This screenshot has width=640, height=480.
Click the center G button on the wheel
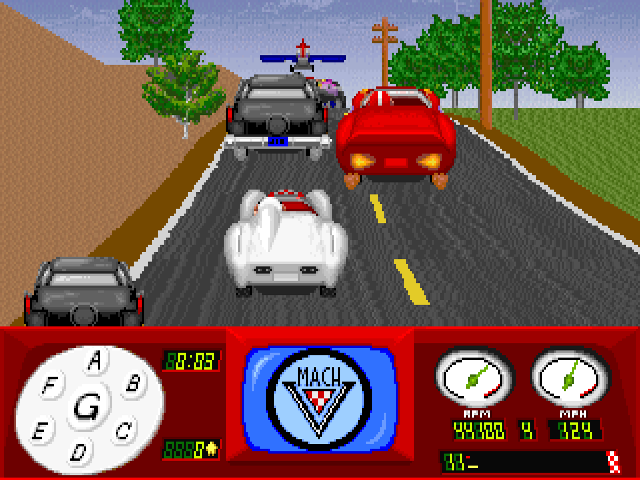coord(87,406)
